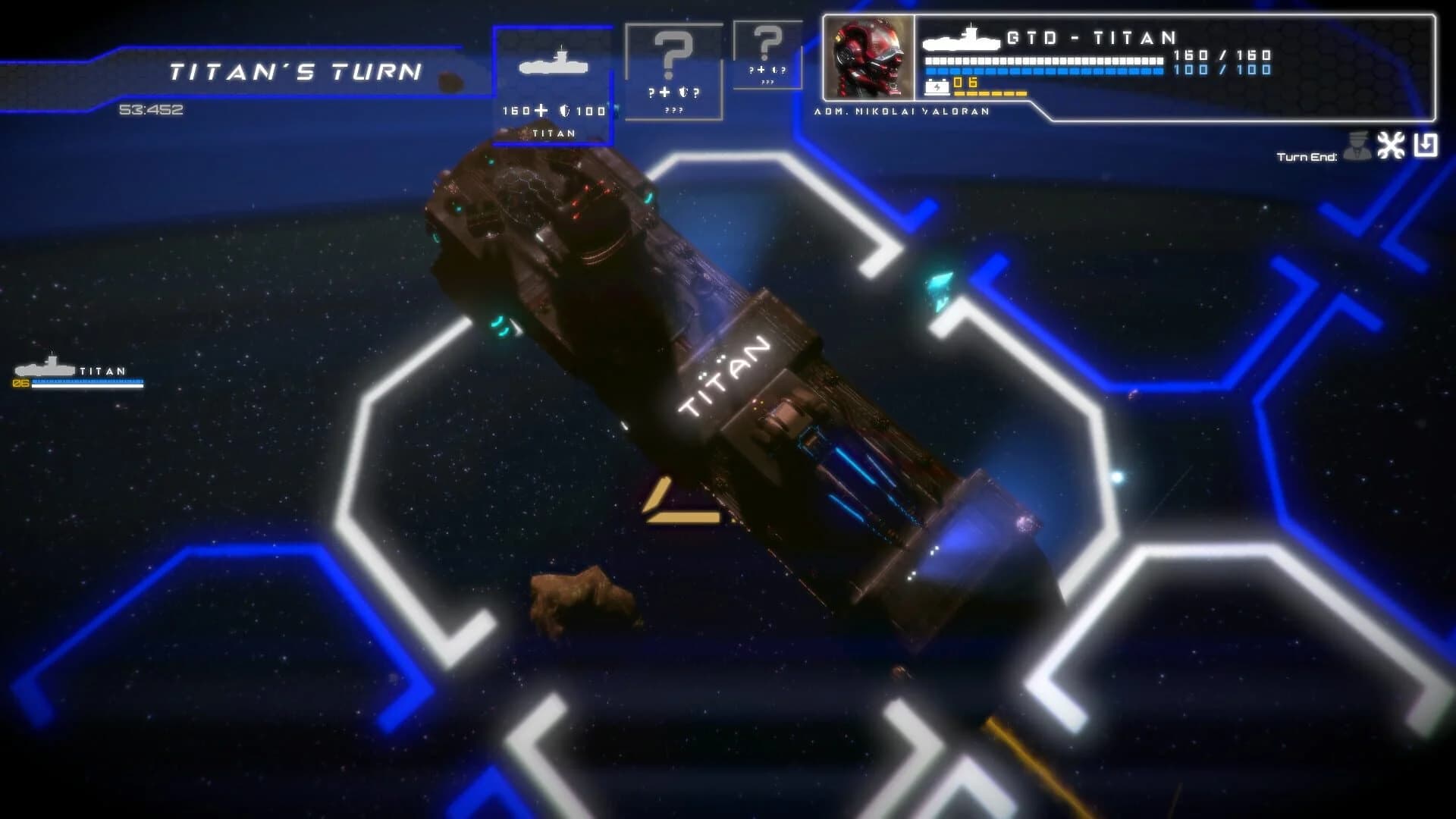Collapse the Titan's Turn banner

tap(296, 72)
